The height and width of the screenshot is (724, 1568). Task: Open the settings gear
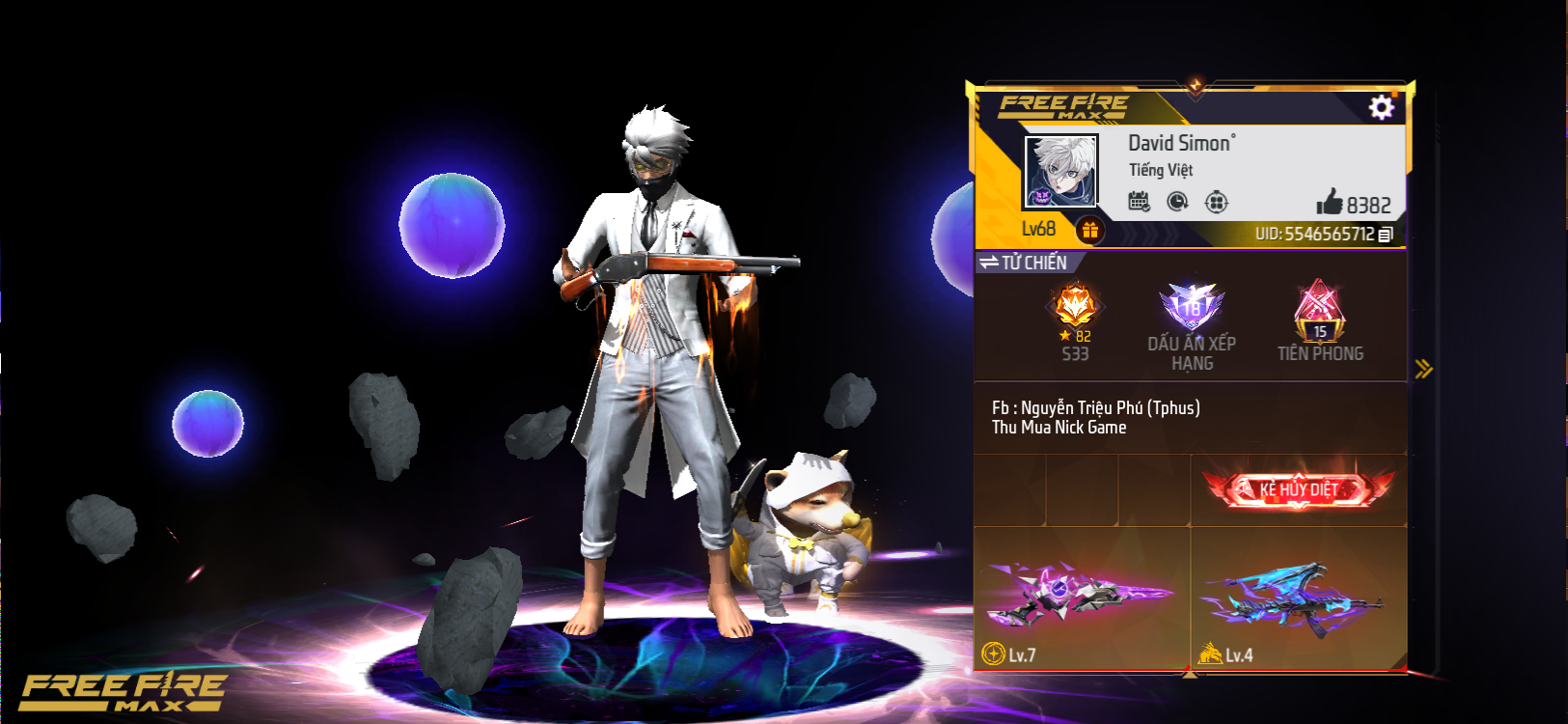pos(1382,108)
